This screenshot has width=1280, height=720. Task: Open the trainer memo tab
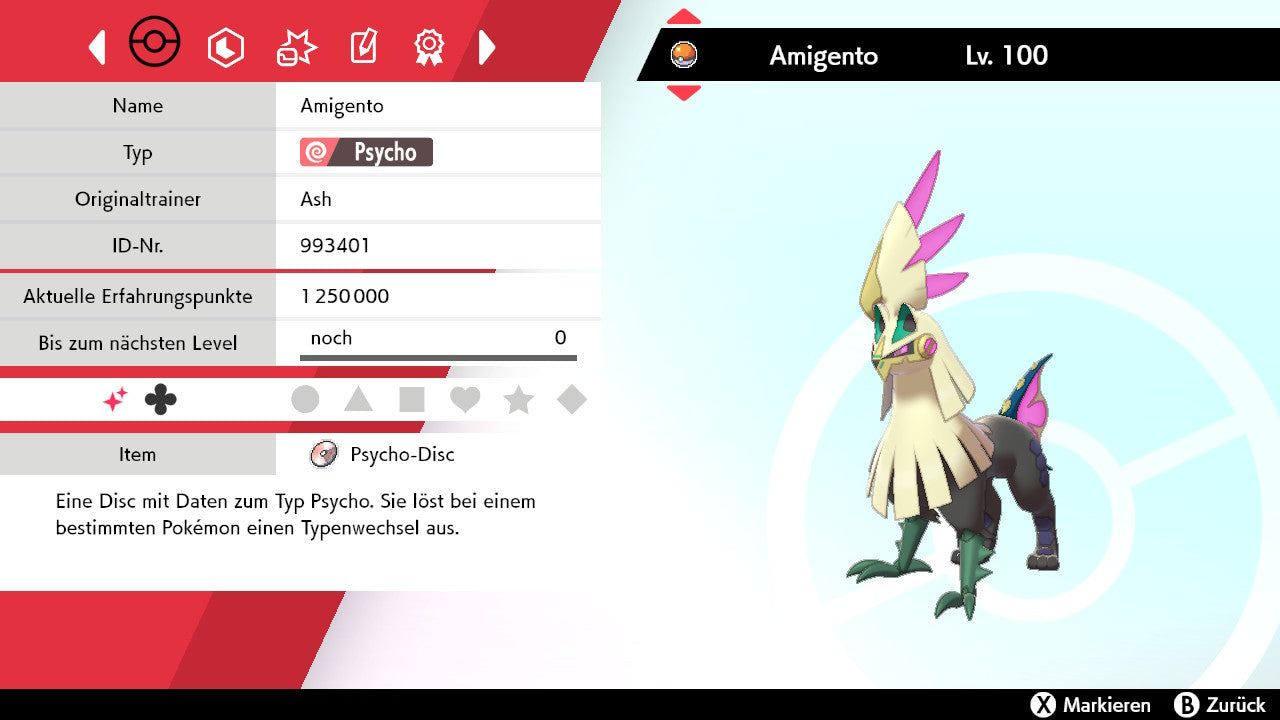click(362, 47)
